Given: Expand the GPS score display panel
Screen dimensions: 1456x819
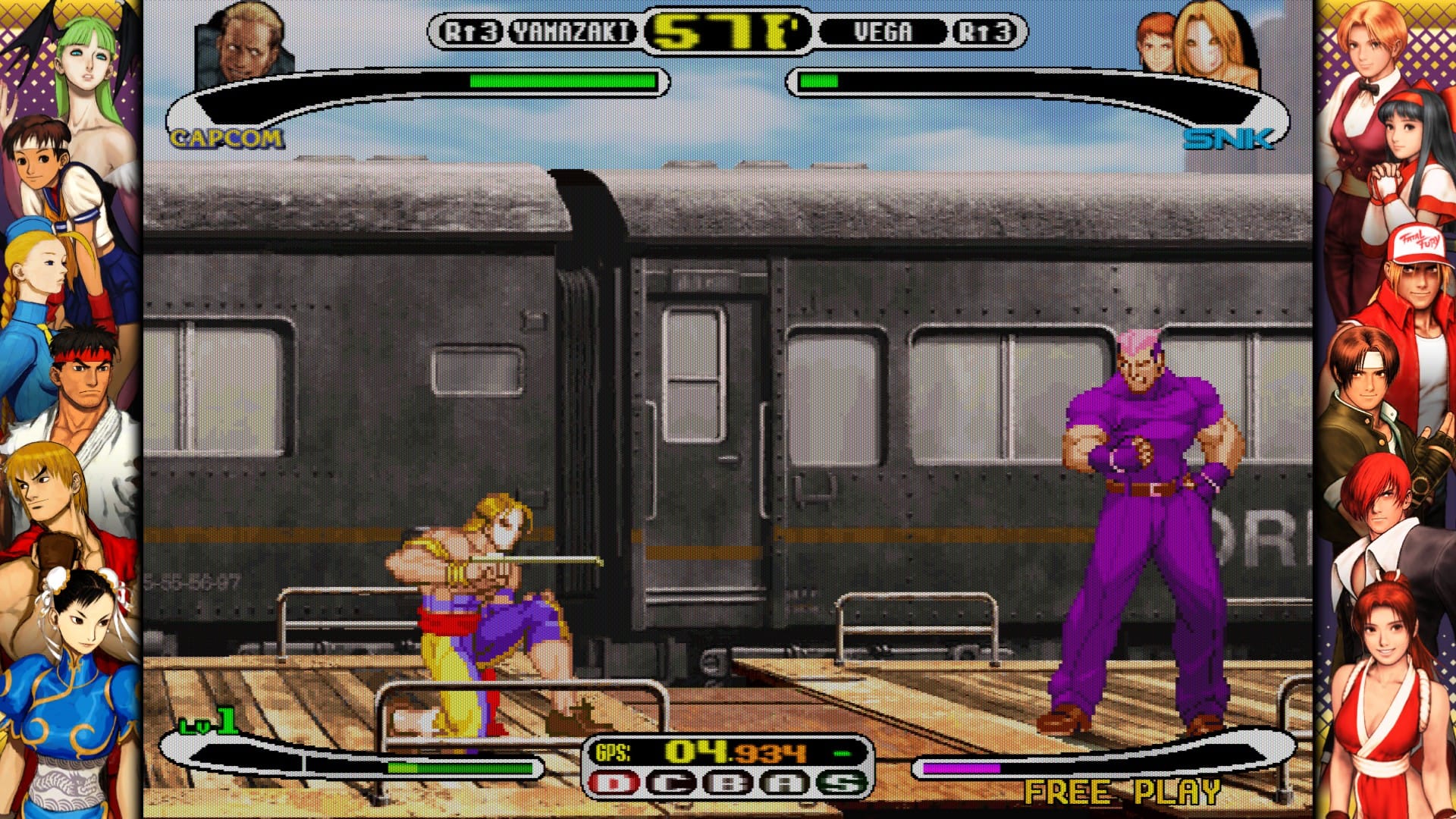Looking at the screenshot, I should (720, 754).
